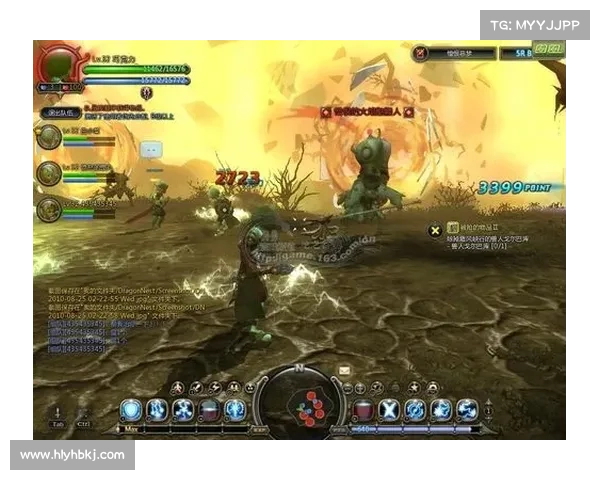Activate the blue X-shaped skill

click(389, 409)
